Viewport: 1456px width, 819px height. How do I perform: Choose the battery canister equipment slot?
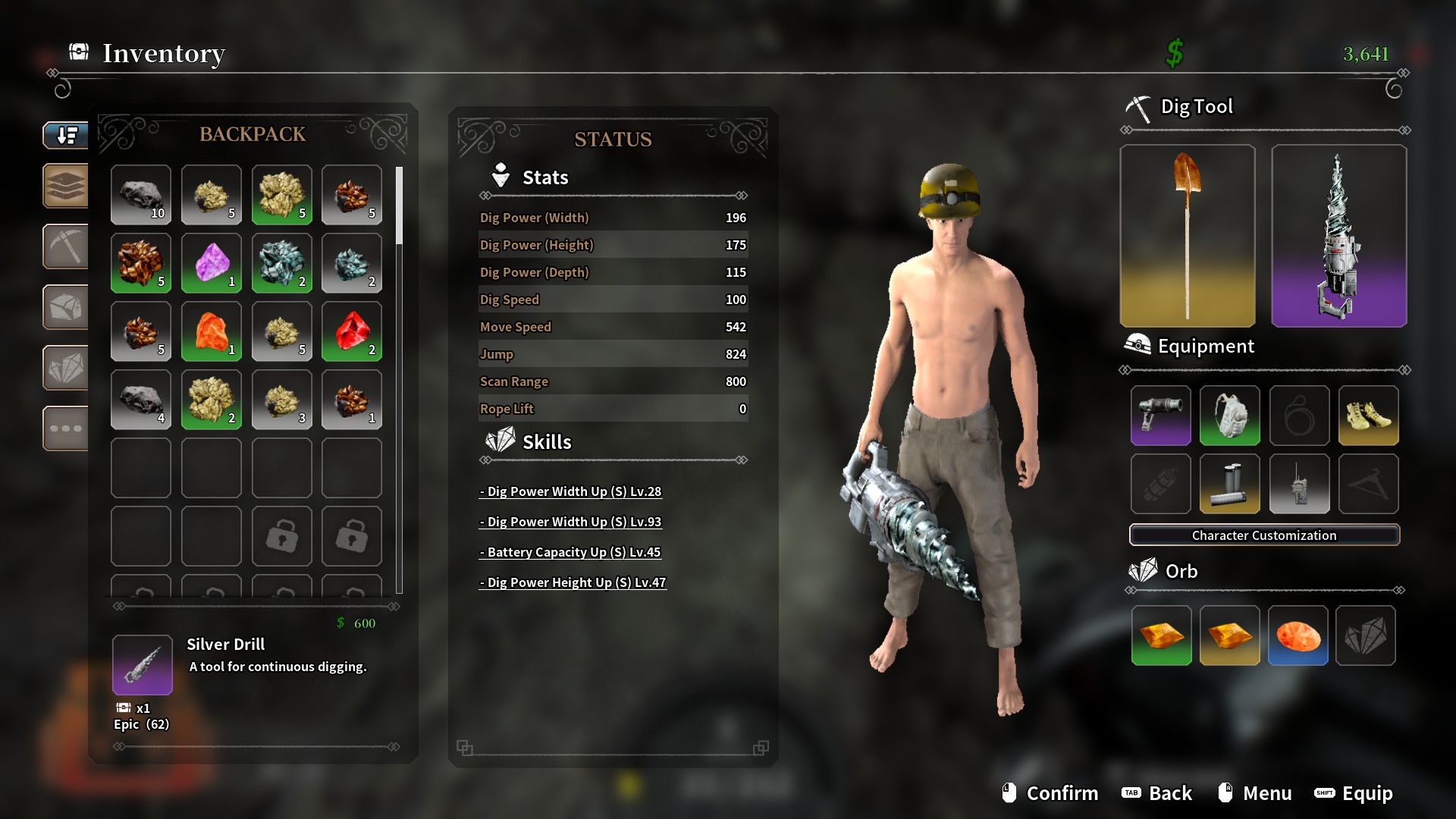click(x=1229, y=484)
